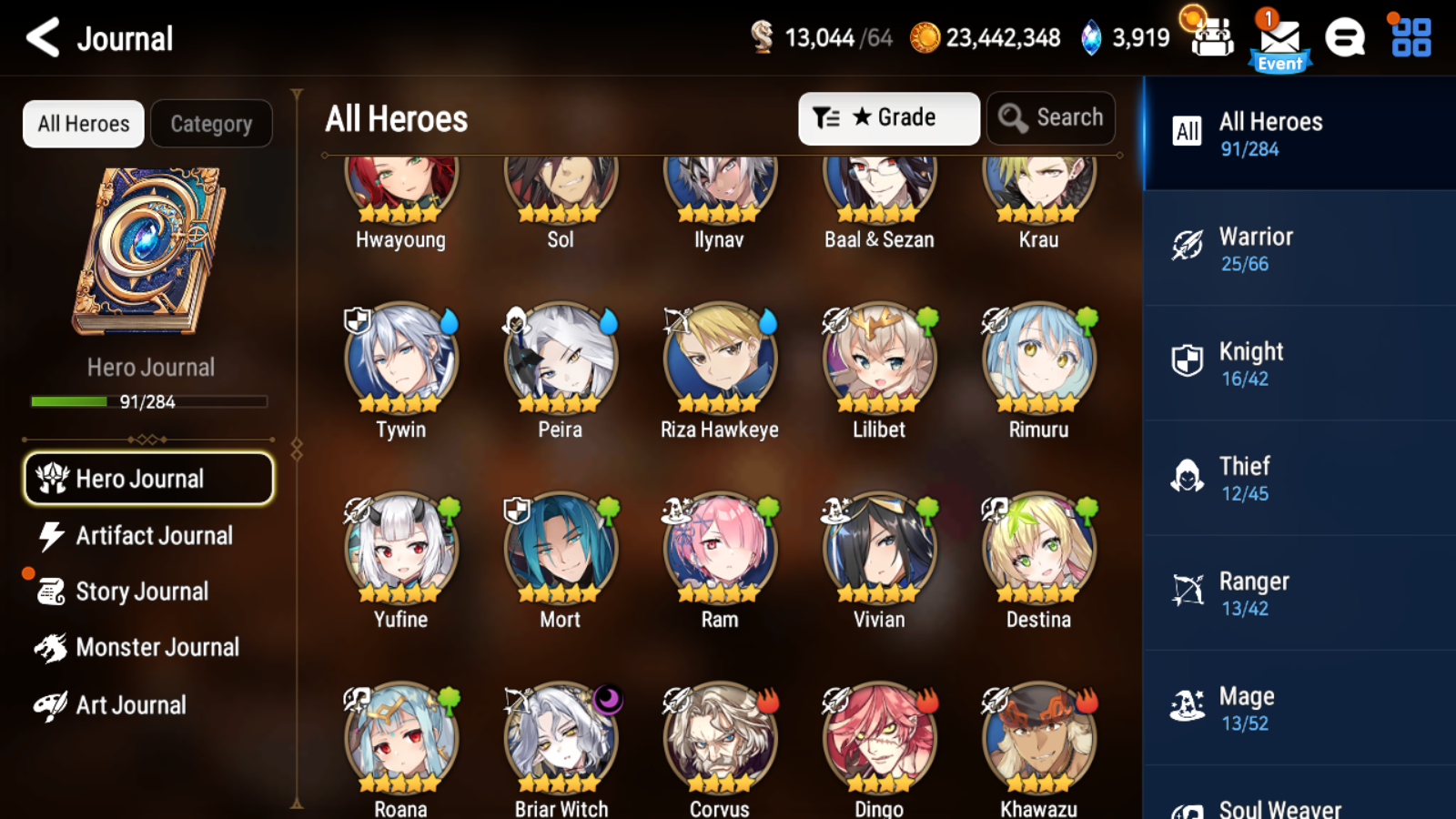Open the chat window icon

coord(1345,39)
